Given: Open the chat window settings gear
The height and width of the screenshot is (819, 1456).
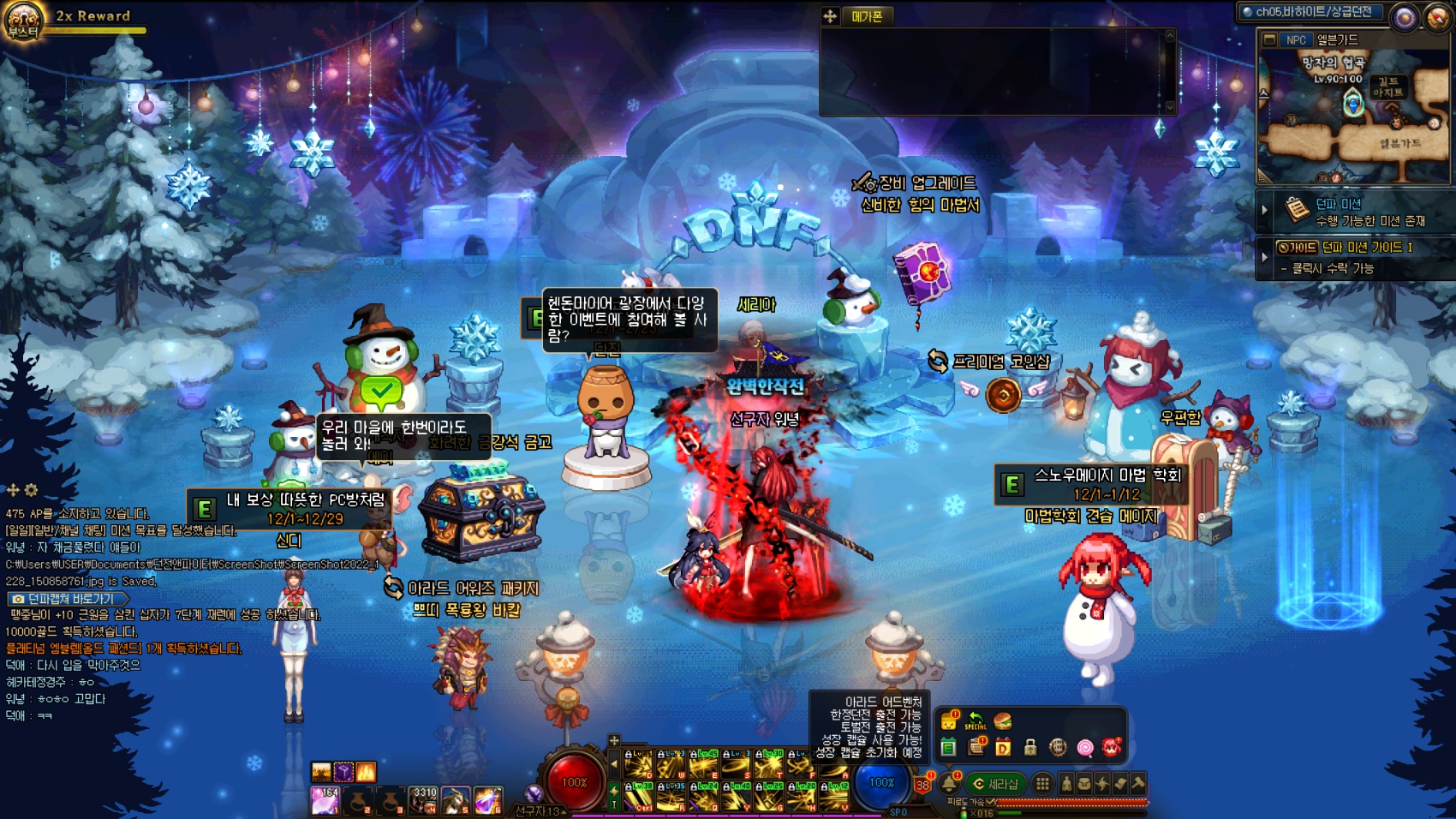Looking at the screenshot, I should [32, 490].
